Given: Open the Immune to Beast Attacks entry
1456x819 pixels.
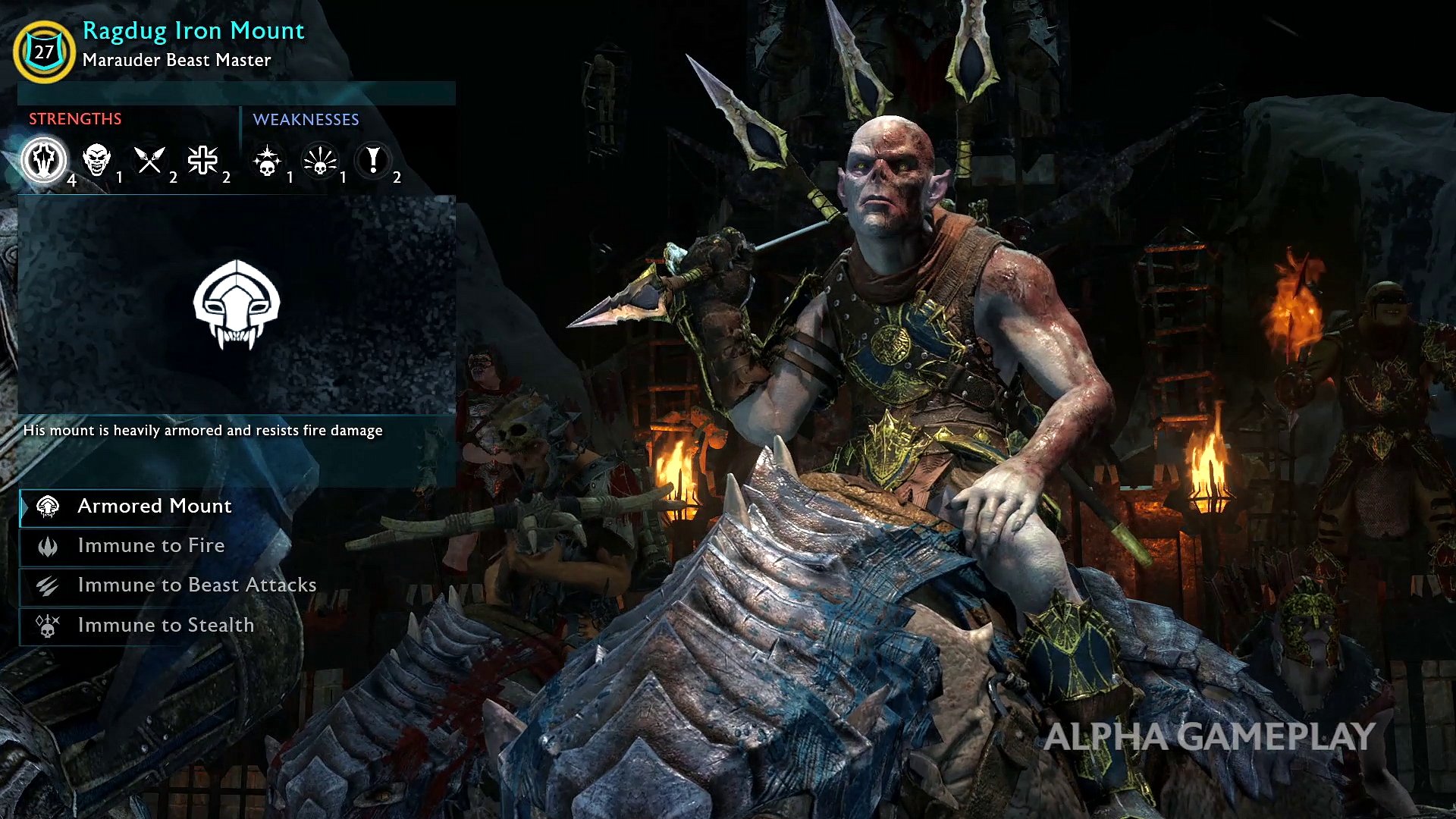Looking at the screenshot, I should click(196, 585).
